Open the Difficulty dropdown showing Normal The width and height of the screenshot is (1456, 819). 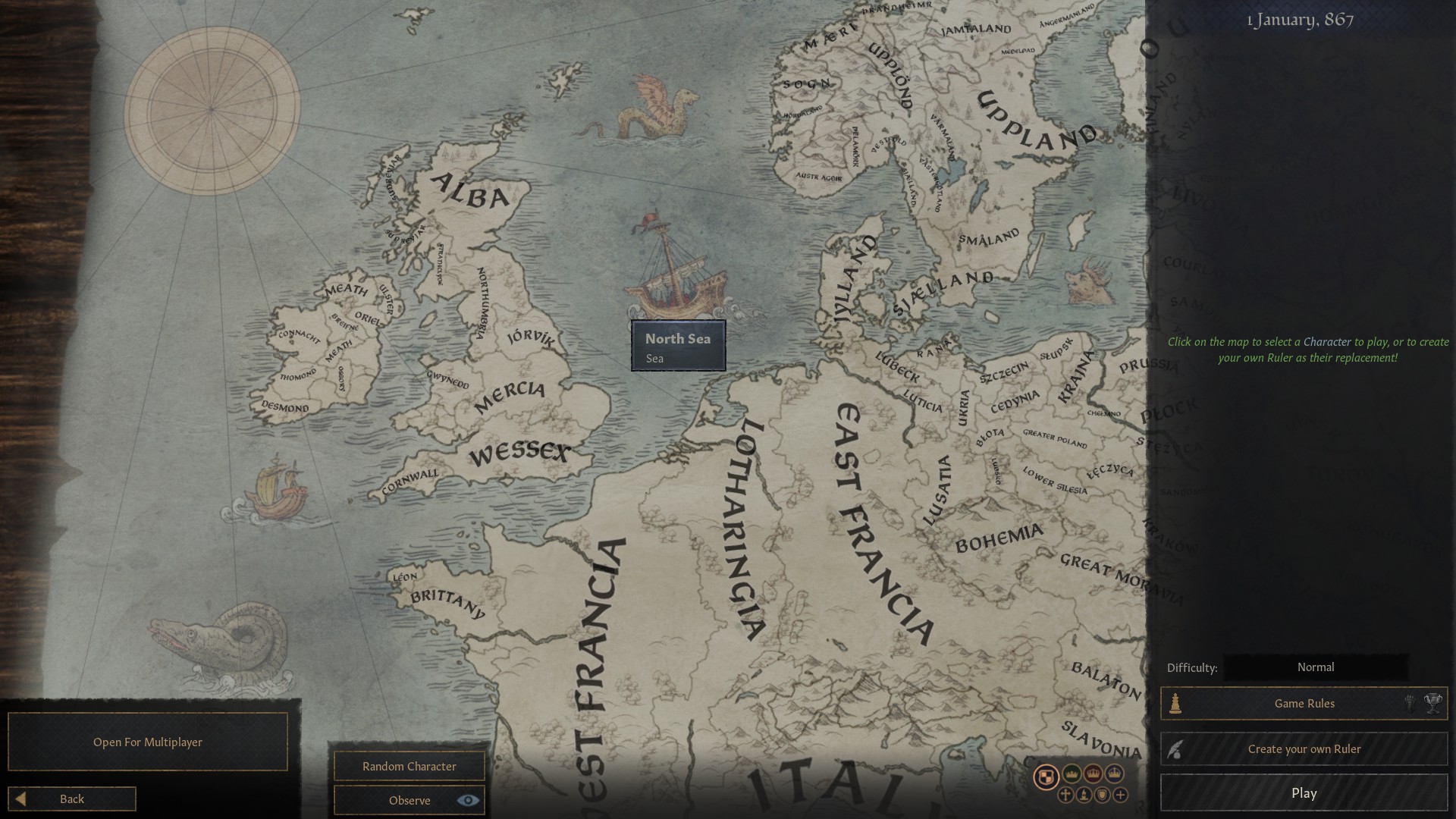1316,667
